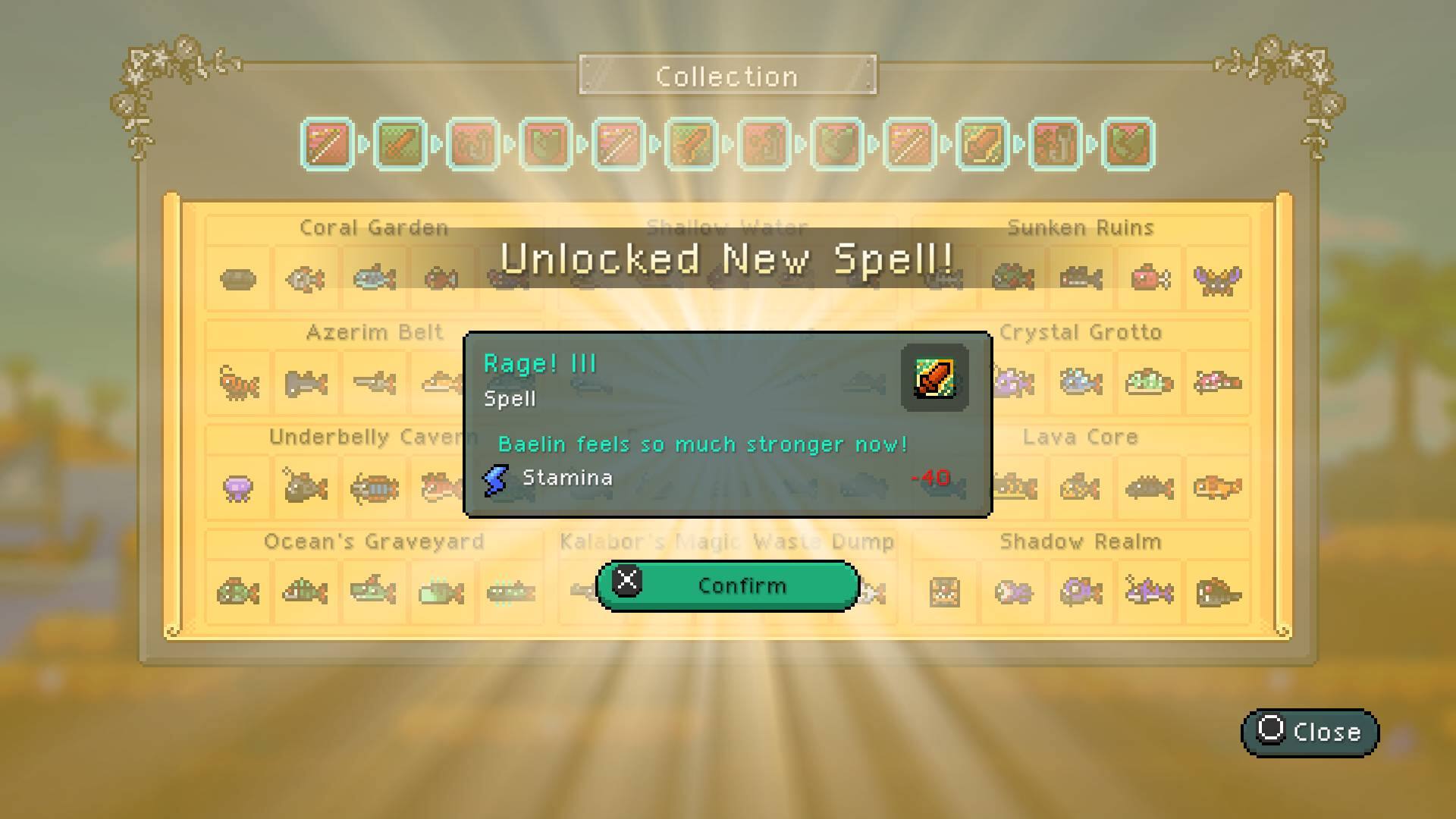Image resolution: width=1456 pixels, height=819 pixels.
Task: Click the orange shrimp in Azerim Belt
Action: point(237,383)
